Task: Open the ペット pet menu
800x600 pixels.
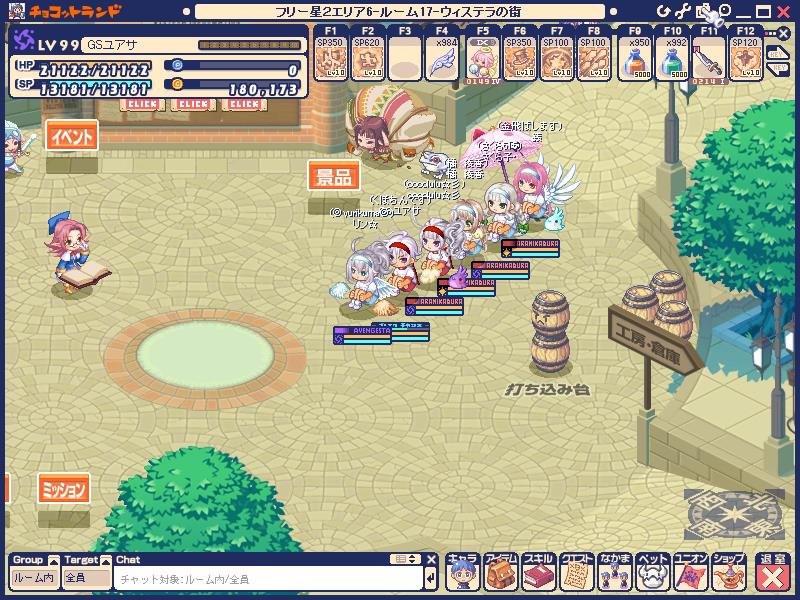Action: [652, 572]
